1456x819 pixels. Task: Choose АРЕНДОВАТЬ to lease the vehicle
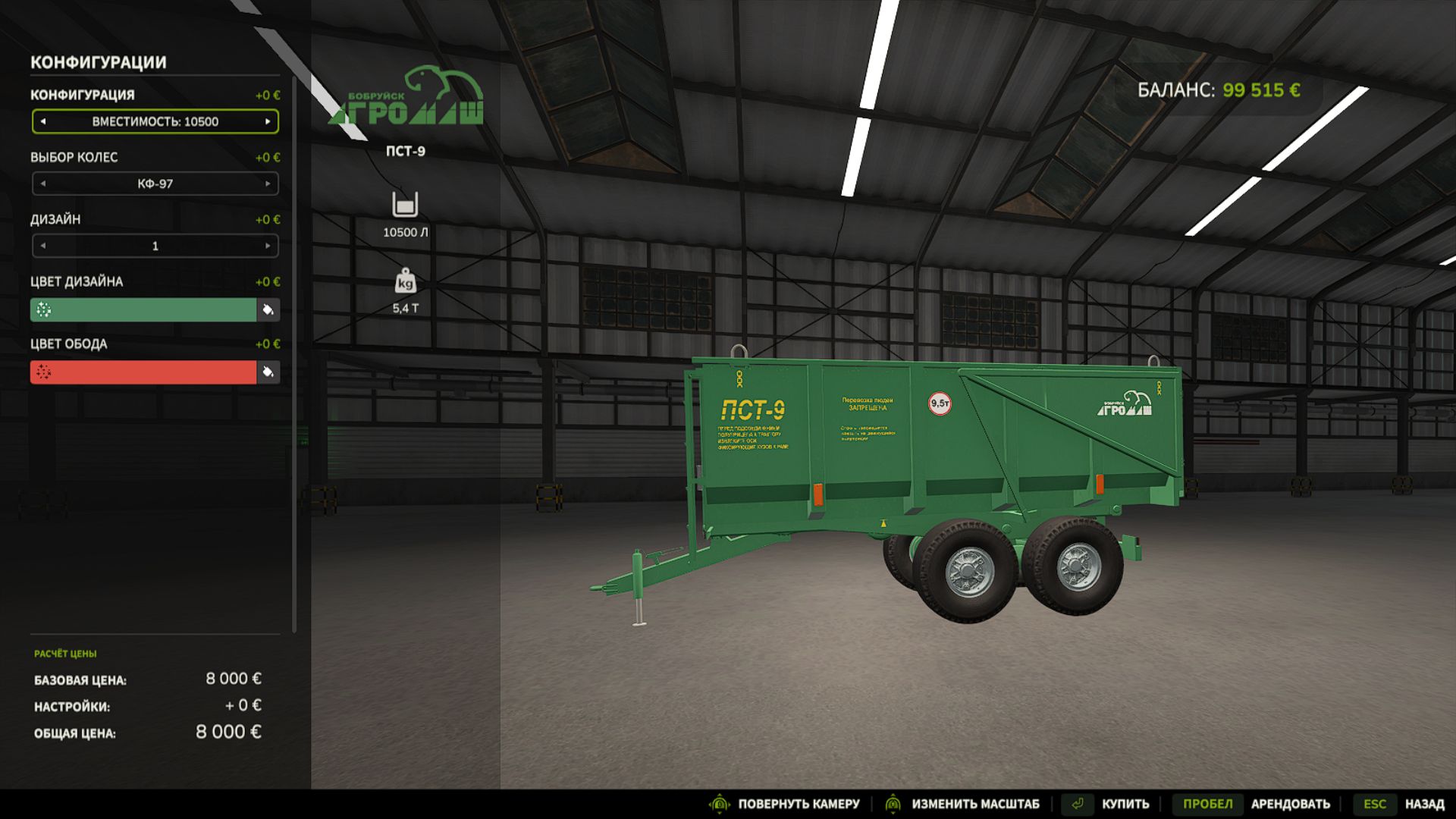pos(1291,803)
